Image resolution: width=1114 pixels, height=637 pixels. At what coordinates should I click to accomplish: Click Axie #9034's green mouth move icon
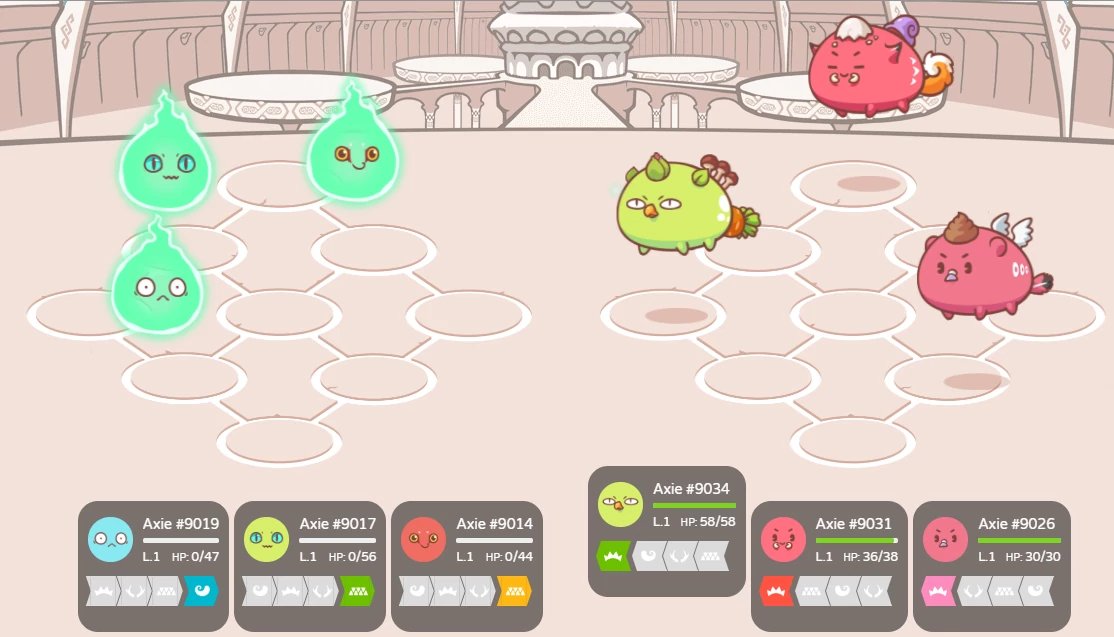pos(613,556)
